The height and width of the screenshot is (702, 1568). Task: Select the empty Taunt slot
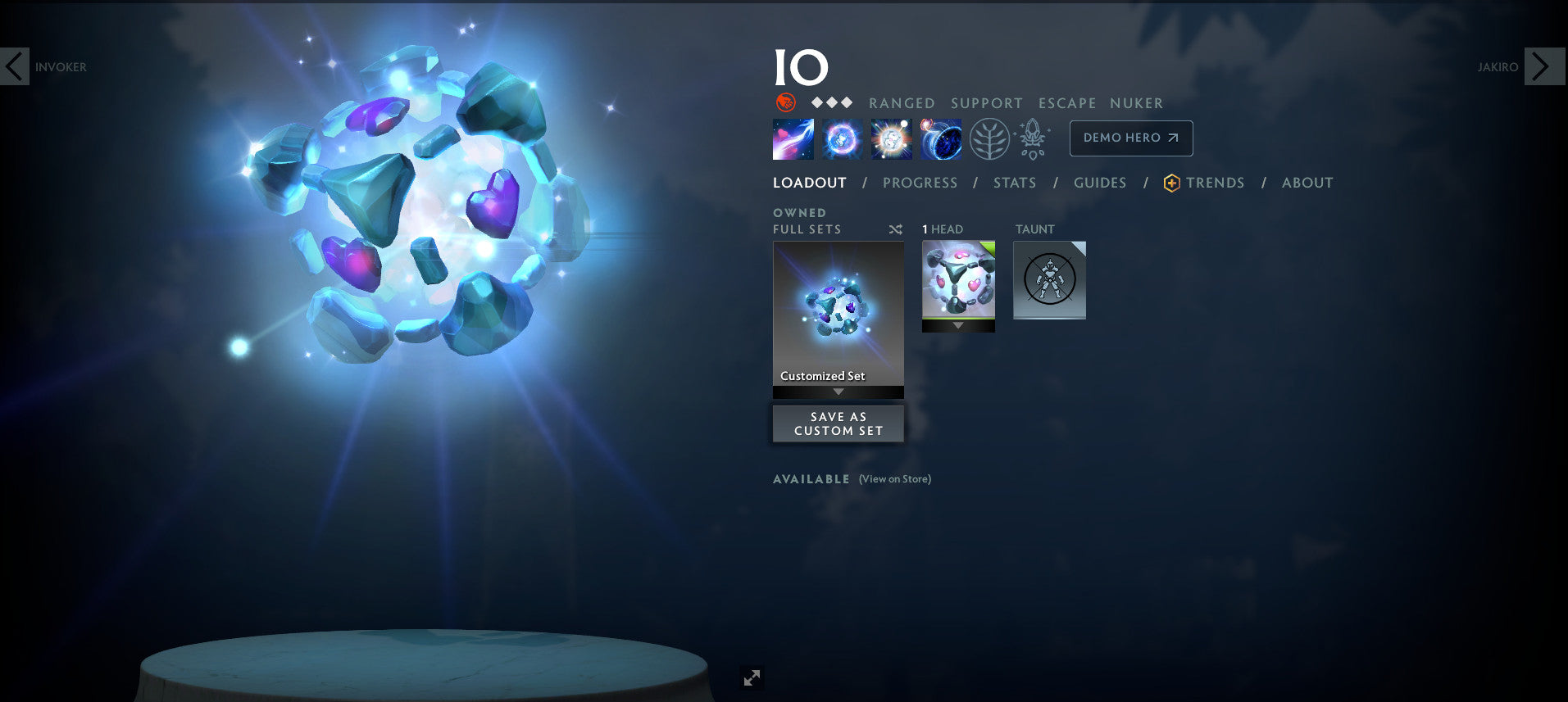[1049, 279]
